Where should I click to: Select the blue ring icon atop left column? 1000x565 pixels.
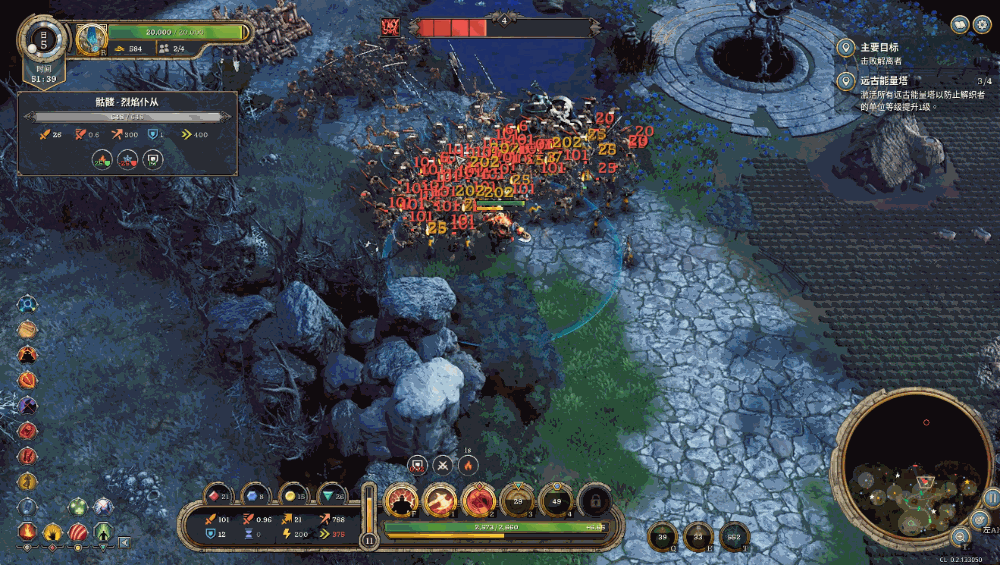[28, 303]
